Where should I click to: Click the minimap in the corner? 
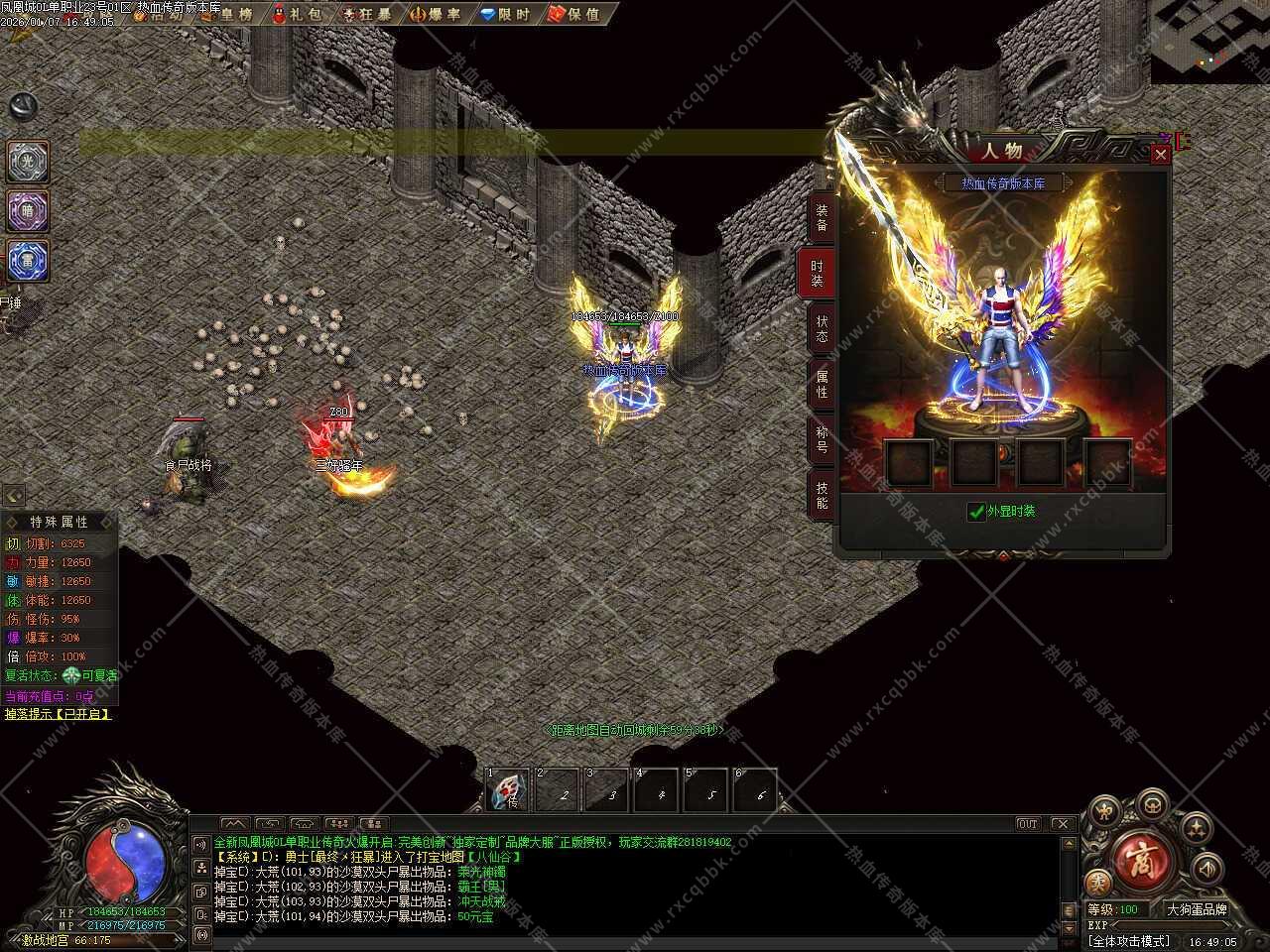pos(1209,40)
